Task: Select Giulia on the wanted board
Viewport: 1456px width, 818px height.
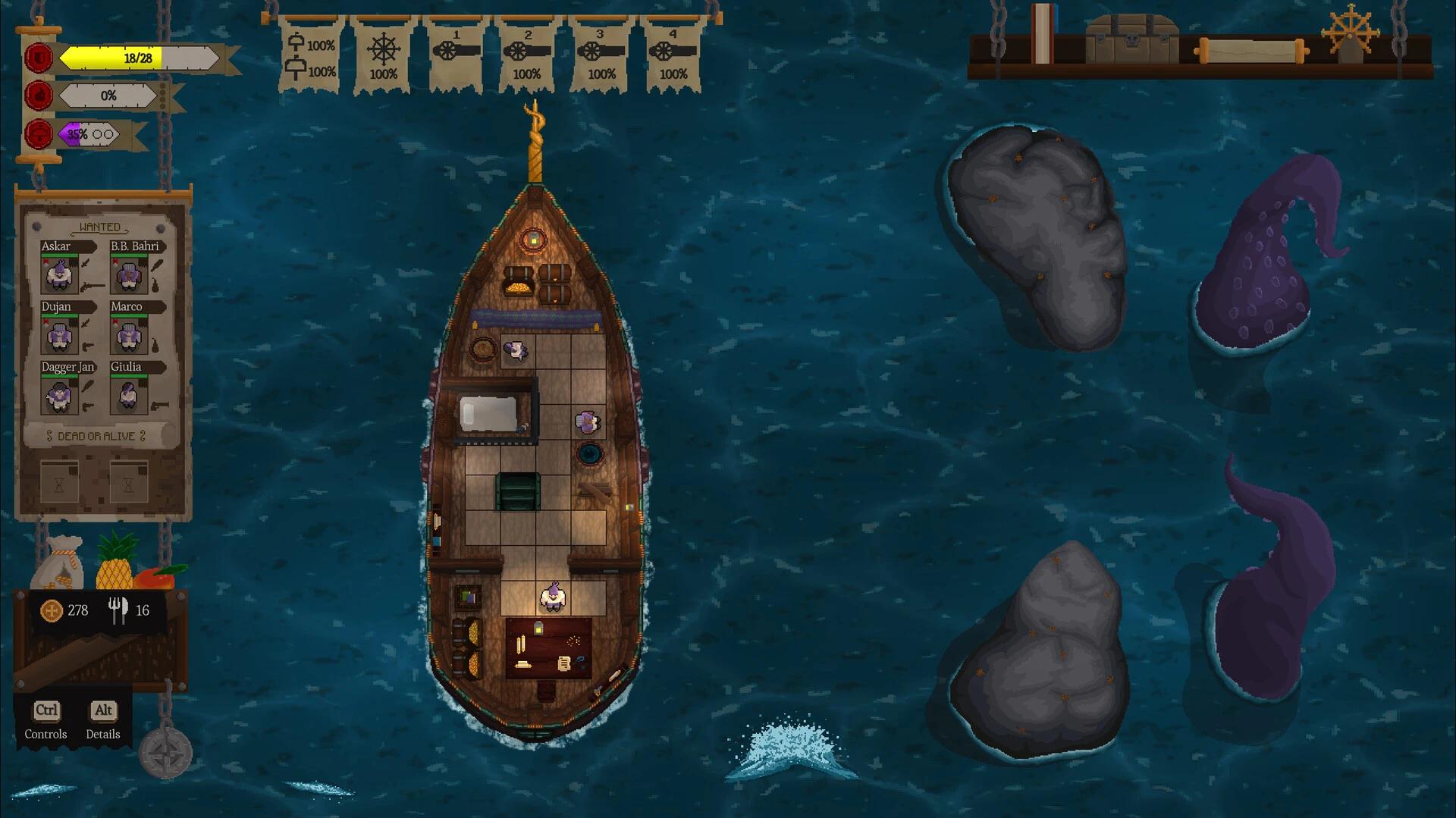Action: tap(127, 394)
